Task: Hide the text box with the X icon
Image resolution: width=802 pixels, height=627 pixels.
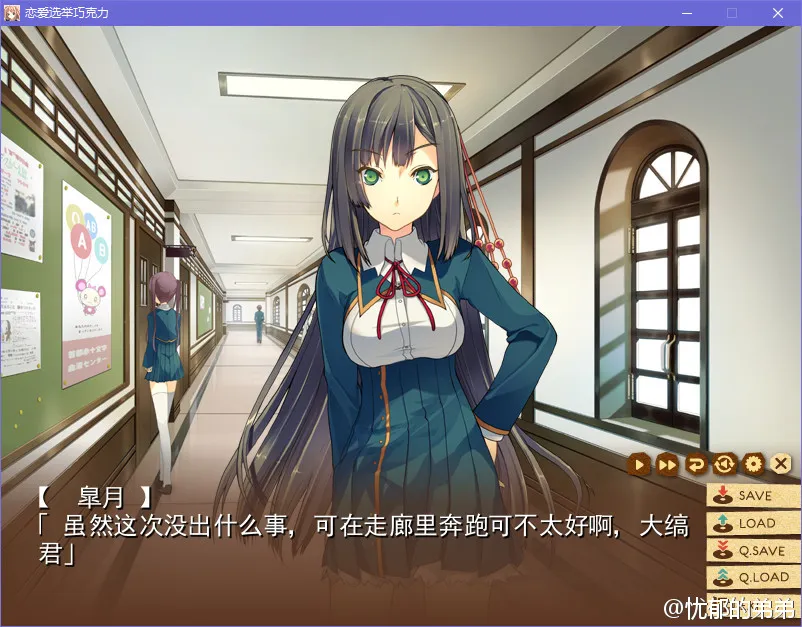Action: (x=781, y=464)
